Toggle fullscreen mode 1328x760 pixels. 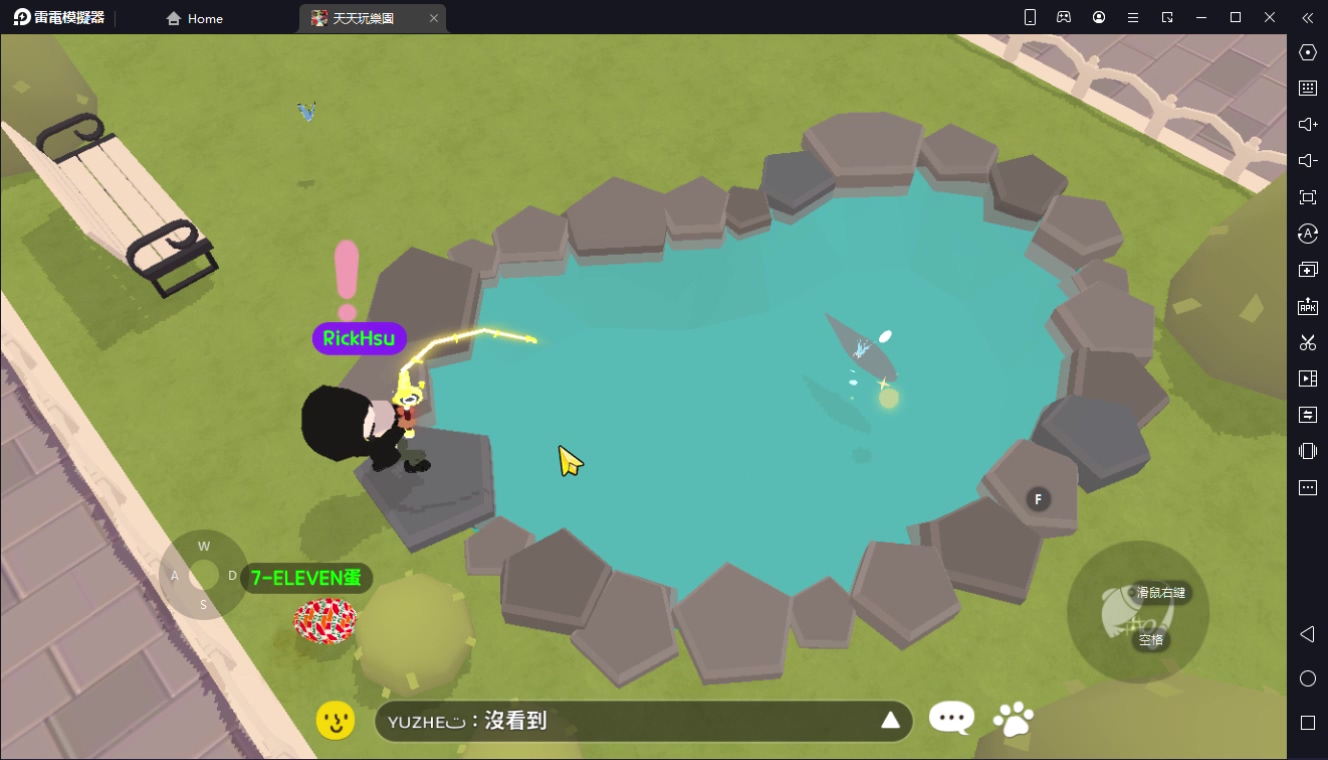pyautogui.click(x=1307, y=197)
